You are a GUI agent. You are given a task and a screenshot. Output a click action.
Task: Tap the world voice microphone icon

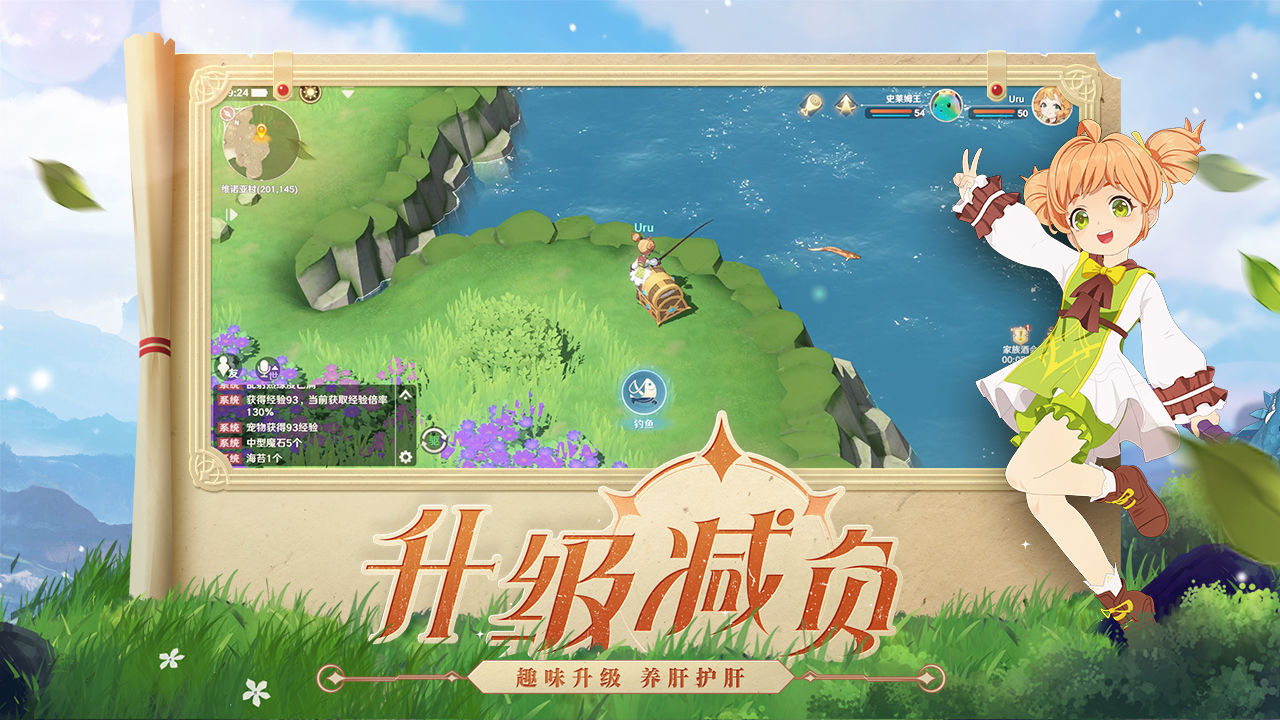coord(264,367)
